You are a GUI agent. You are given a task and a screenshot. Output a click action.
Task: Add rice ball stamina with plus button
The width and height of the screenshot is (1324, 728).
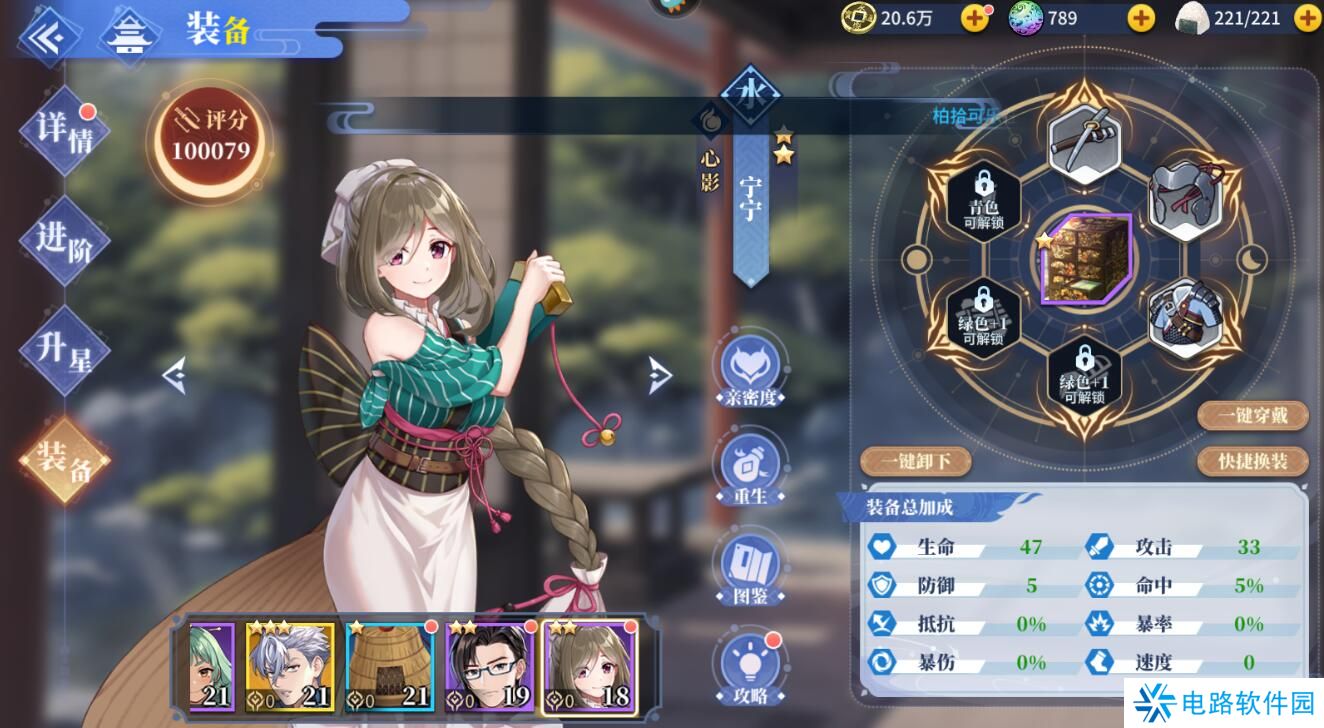(1307, 17)
